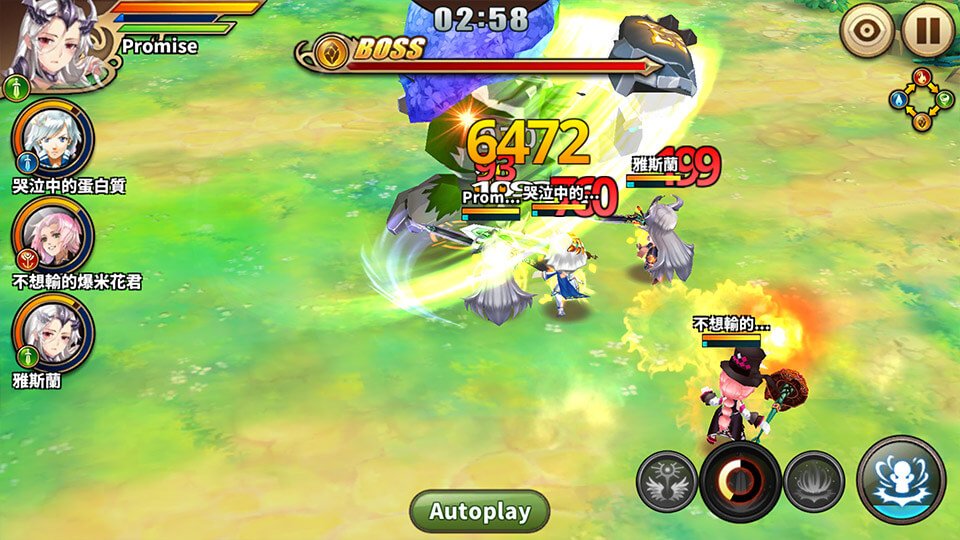Tap the large skill on cooldown

[x=741, y=481]
